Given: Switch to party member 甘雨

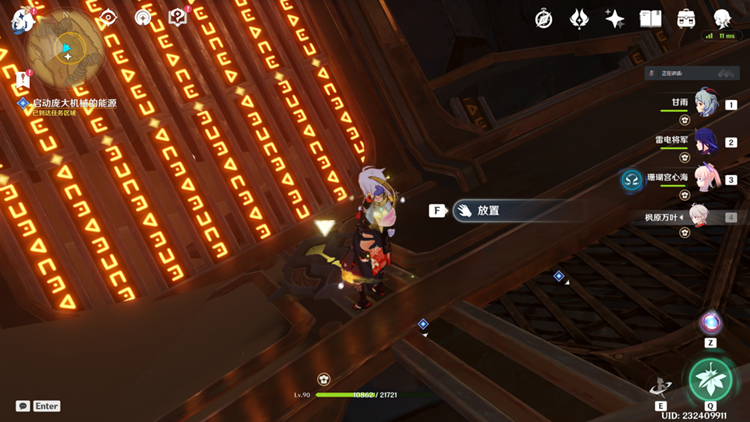Looking at the screenshot, I should pyautogui.click(x=706, y=104).
